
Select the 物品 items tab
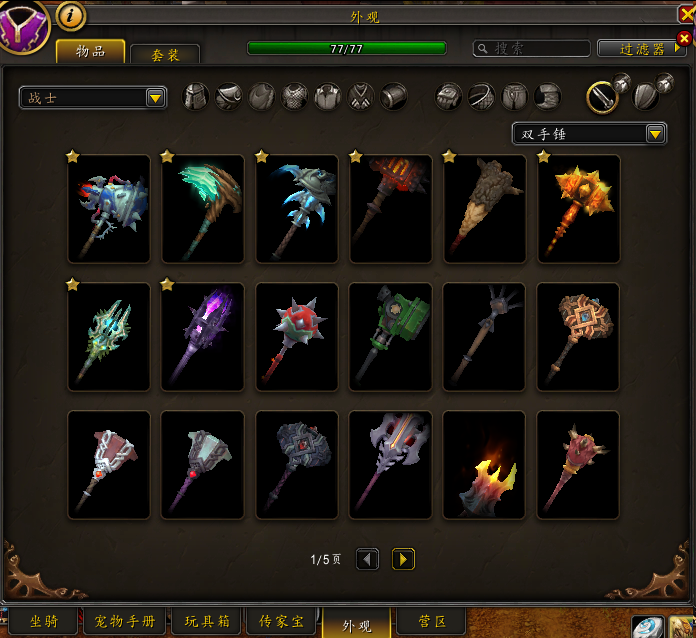[x=90, y=51]
